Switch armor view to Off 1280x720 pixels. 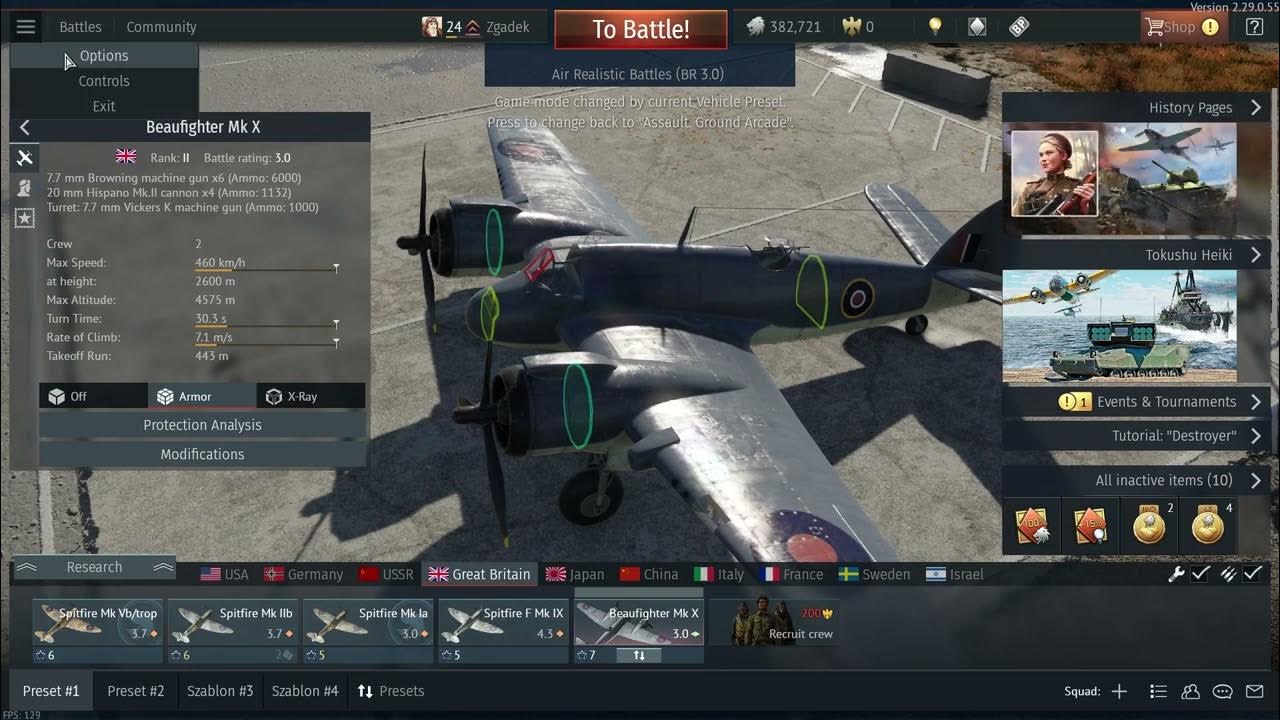93,395
